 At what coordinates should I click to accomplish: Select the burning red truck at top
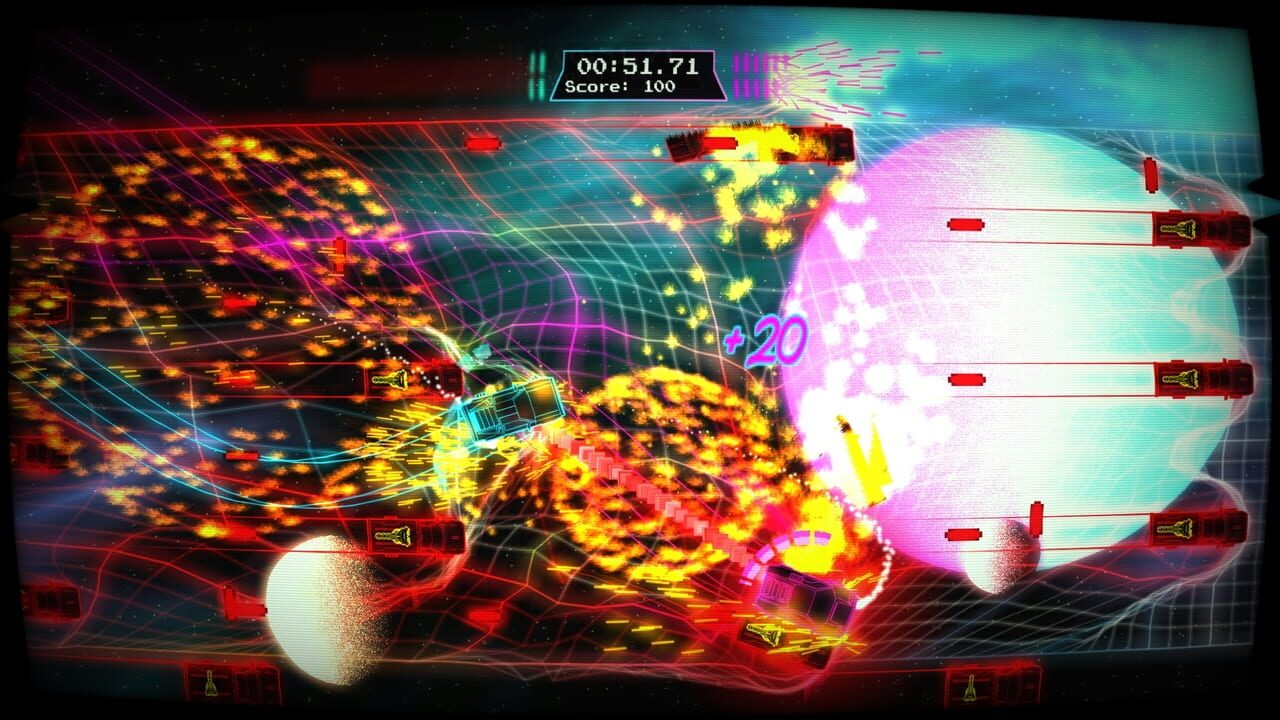tap(765, 143)
